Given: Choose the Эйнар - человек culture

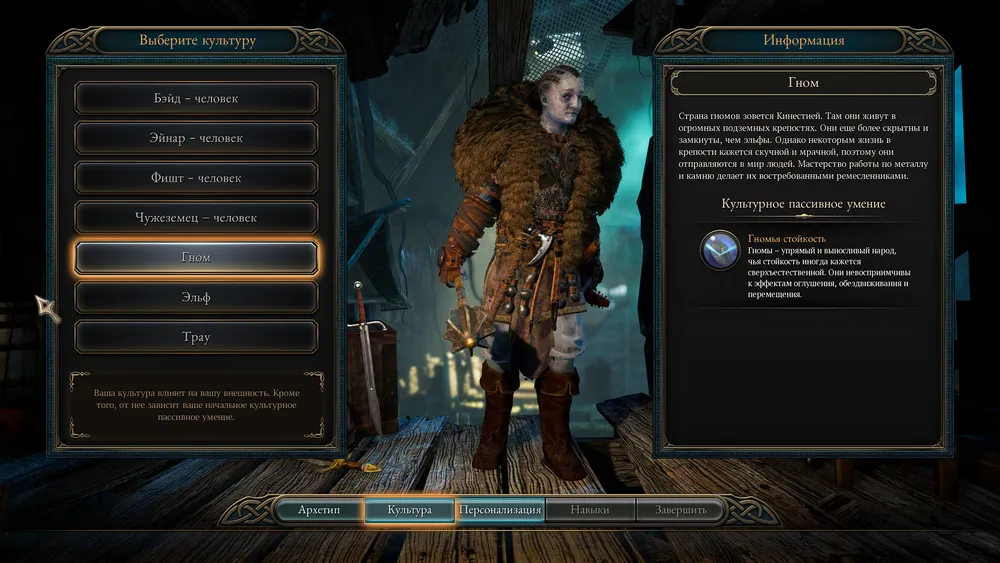Looking at the screenshot, I should click(x=196, y=138).
